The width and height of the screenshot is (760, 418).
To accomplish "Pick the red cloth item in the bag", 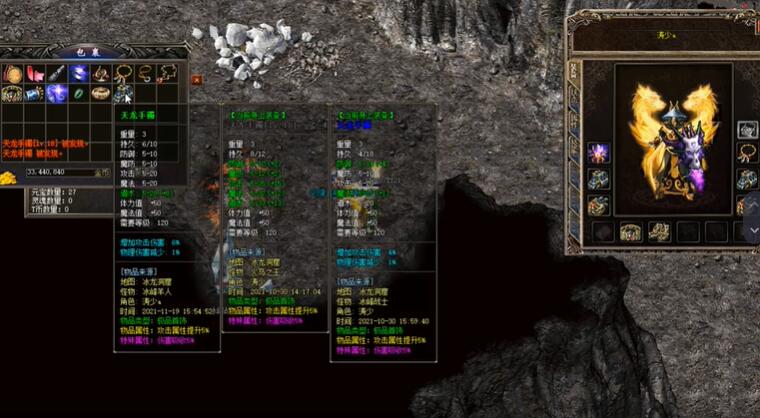I will point(34,74).
